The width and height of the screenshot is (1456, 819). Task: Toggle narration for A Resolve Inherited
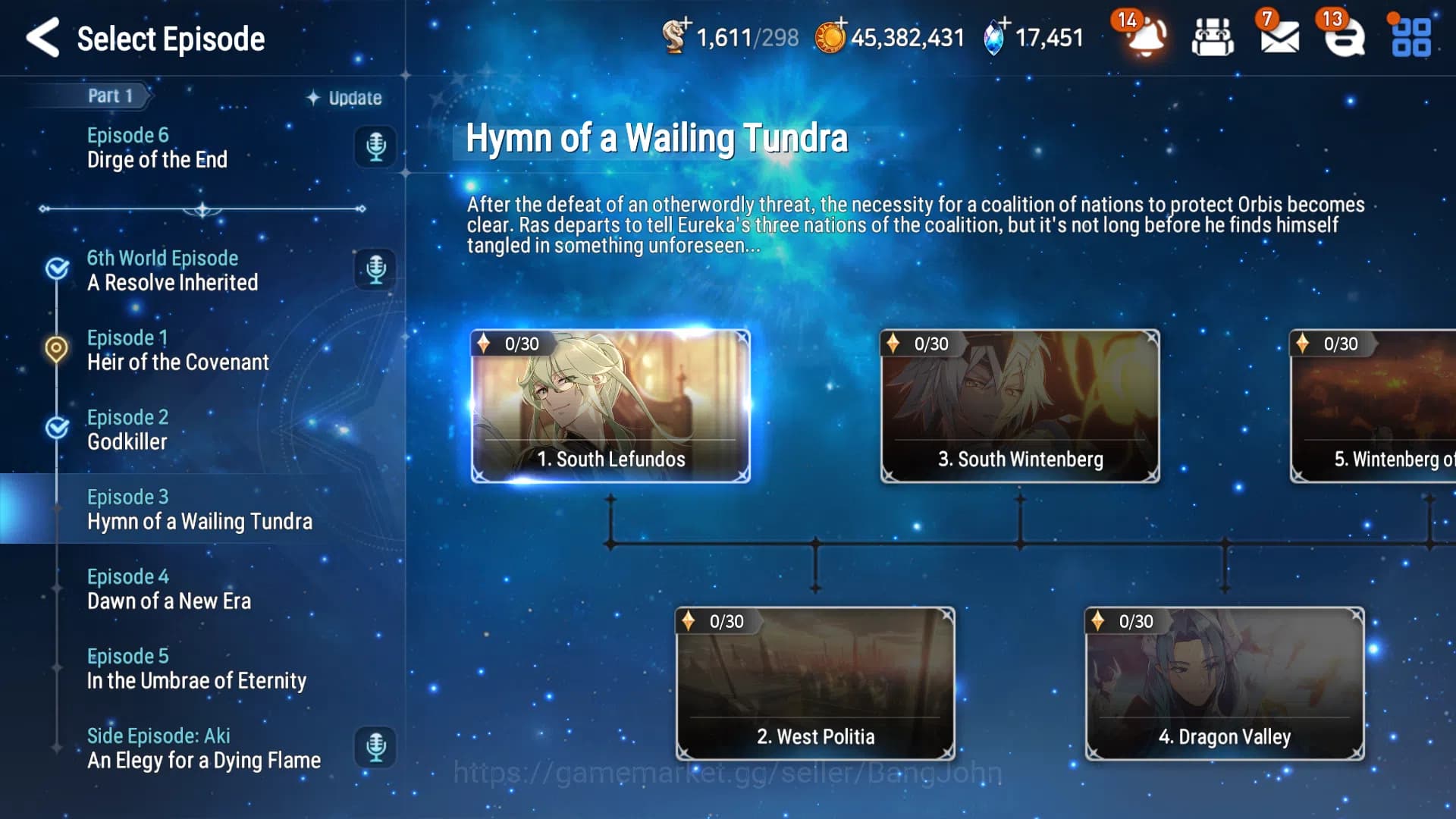[x=375, y=271]
